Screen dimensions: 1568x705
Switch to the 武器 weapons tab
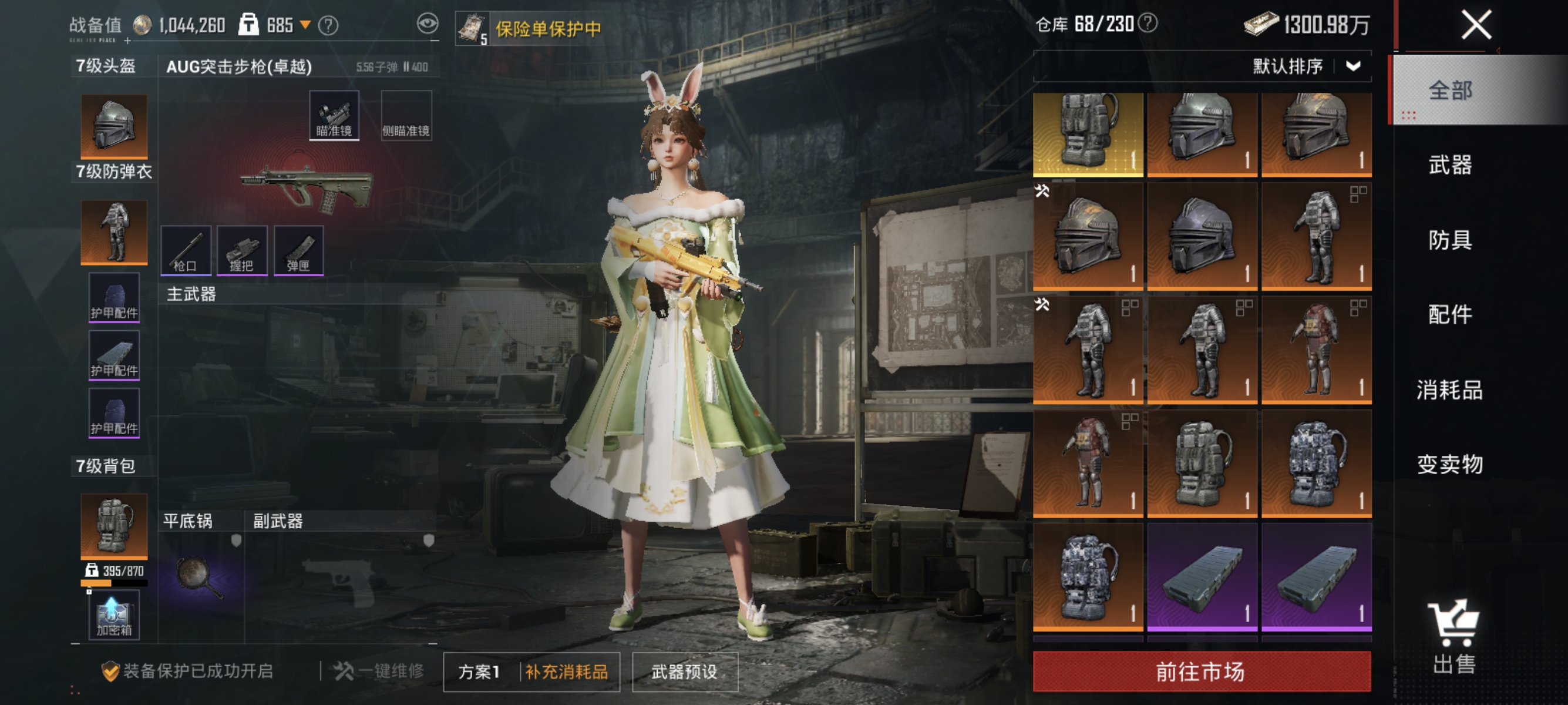coord(1449,165)
